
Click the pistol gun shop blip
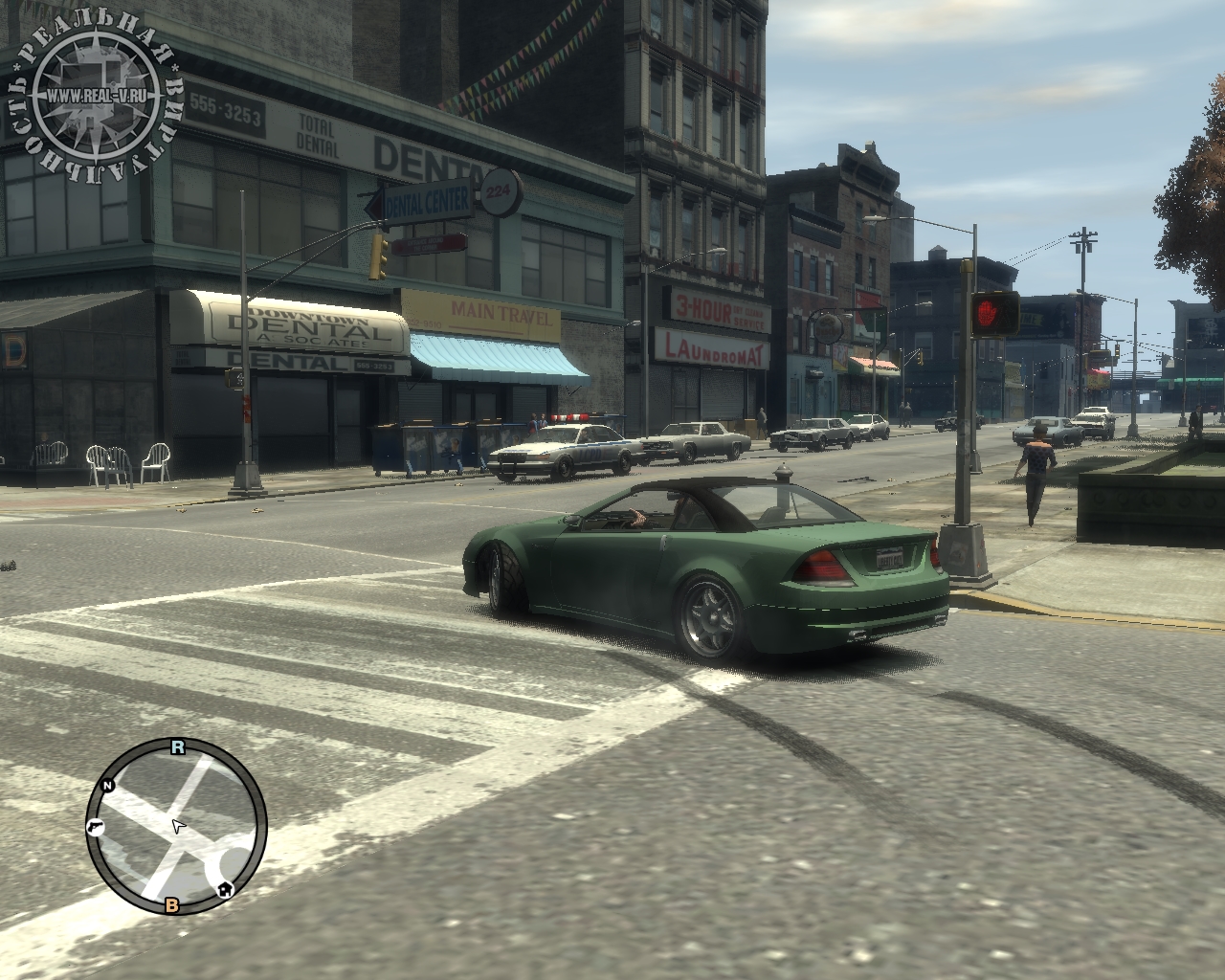coord(95,826)
